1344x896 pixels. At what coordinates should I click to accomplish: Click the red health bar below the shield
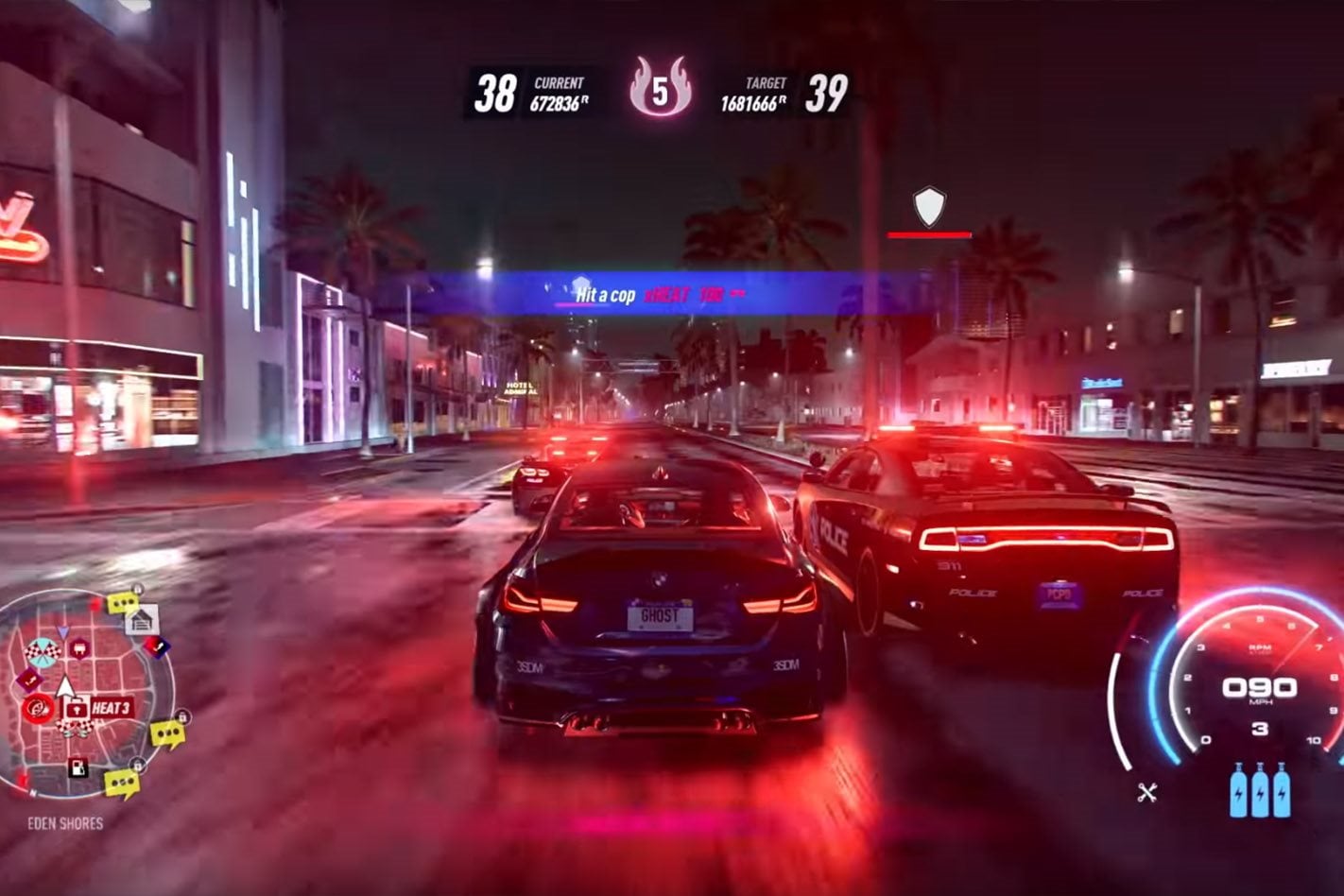pos(927,233)
